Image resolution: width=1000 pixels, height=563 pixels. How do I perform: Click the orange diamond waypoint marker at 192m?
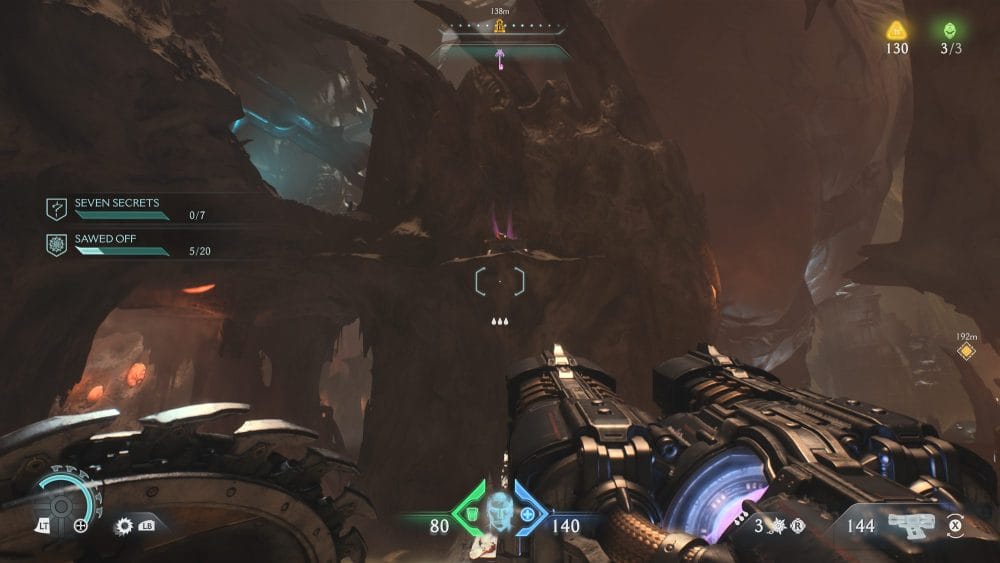click(x=965, y=351)
